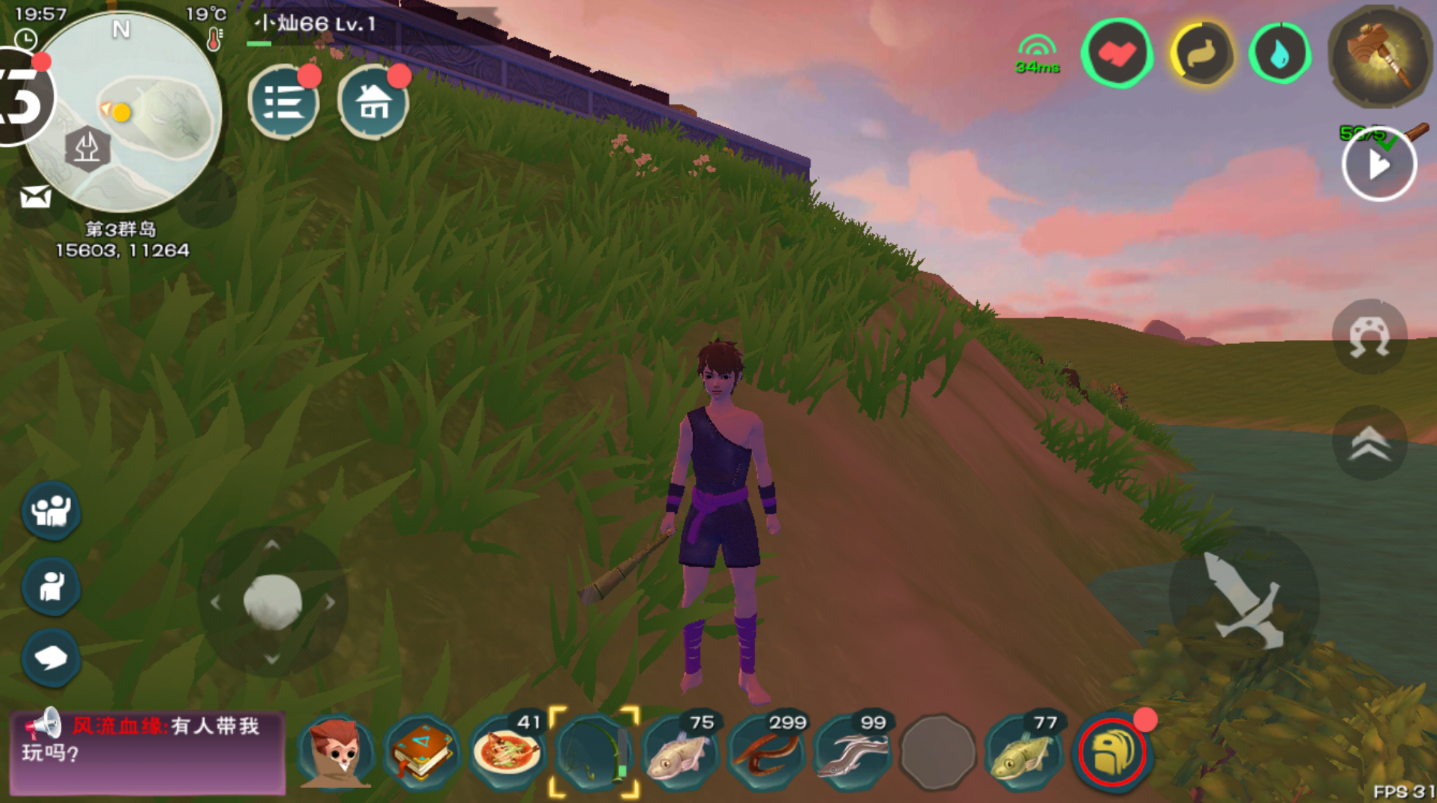Open the yellow backpack inventory

point(1112,753)
